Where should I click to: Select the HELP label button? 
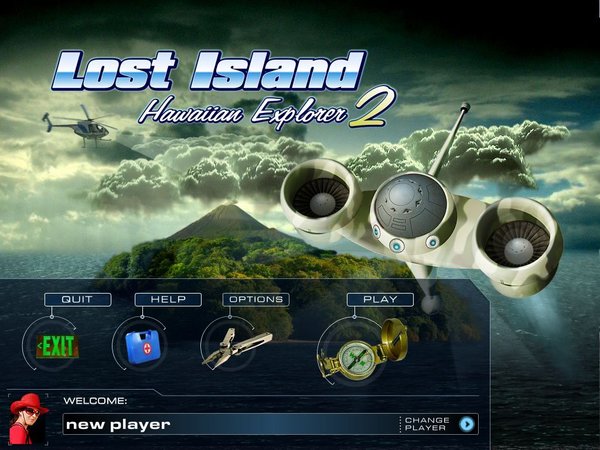168,299
